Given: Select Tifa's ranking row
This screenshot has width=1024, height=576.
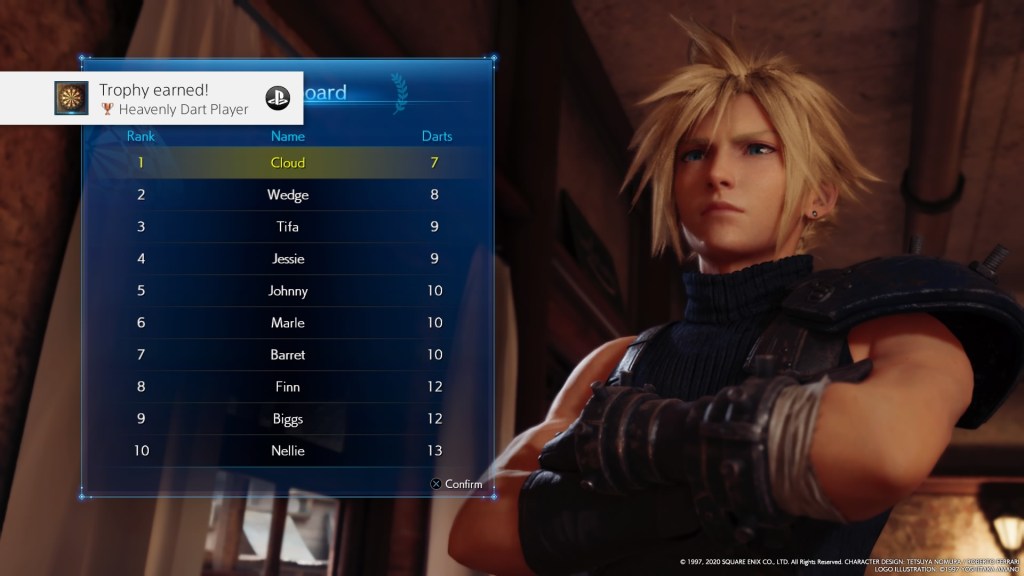Looking at the screenshot, I should coord(288,227).
